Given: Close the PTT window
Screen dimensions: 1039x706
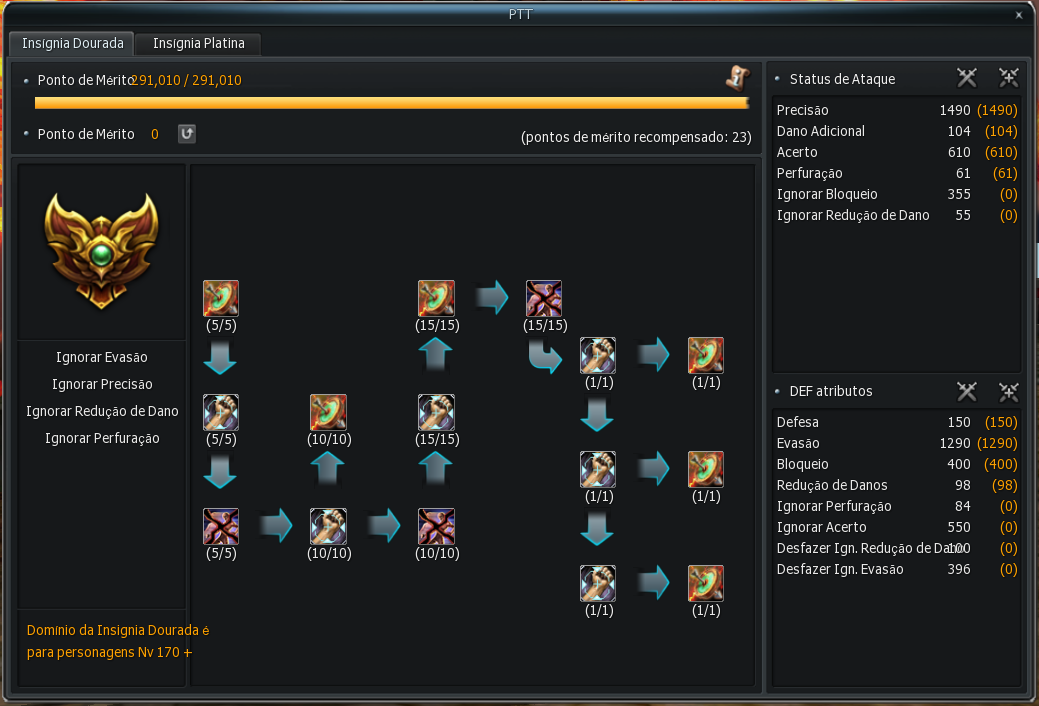Looking at the screenshot, I should pos(1019,15).
